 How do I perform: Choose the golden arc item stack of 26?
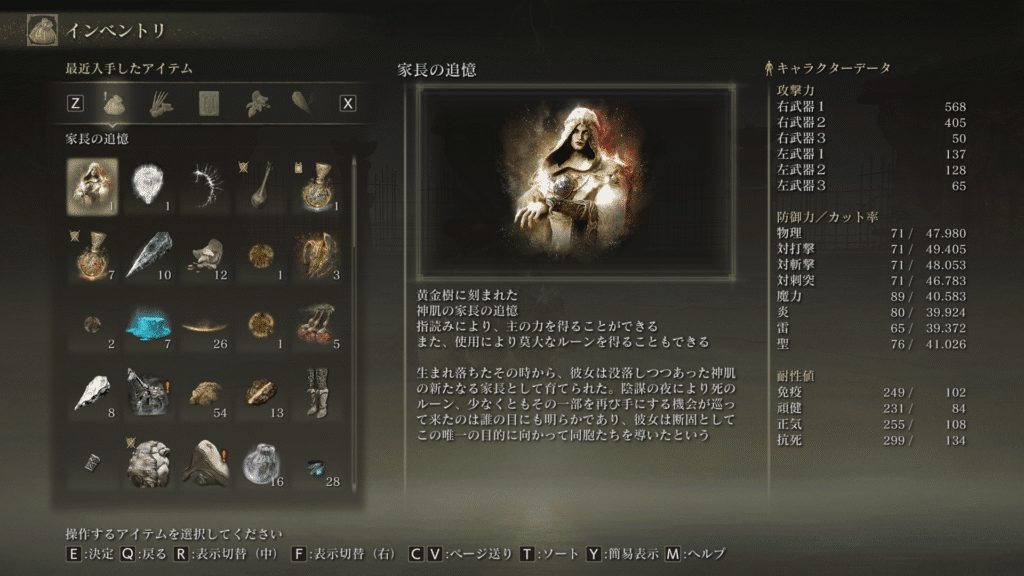tap(206, 323)
